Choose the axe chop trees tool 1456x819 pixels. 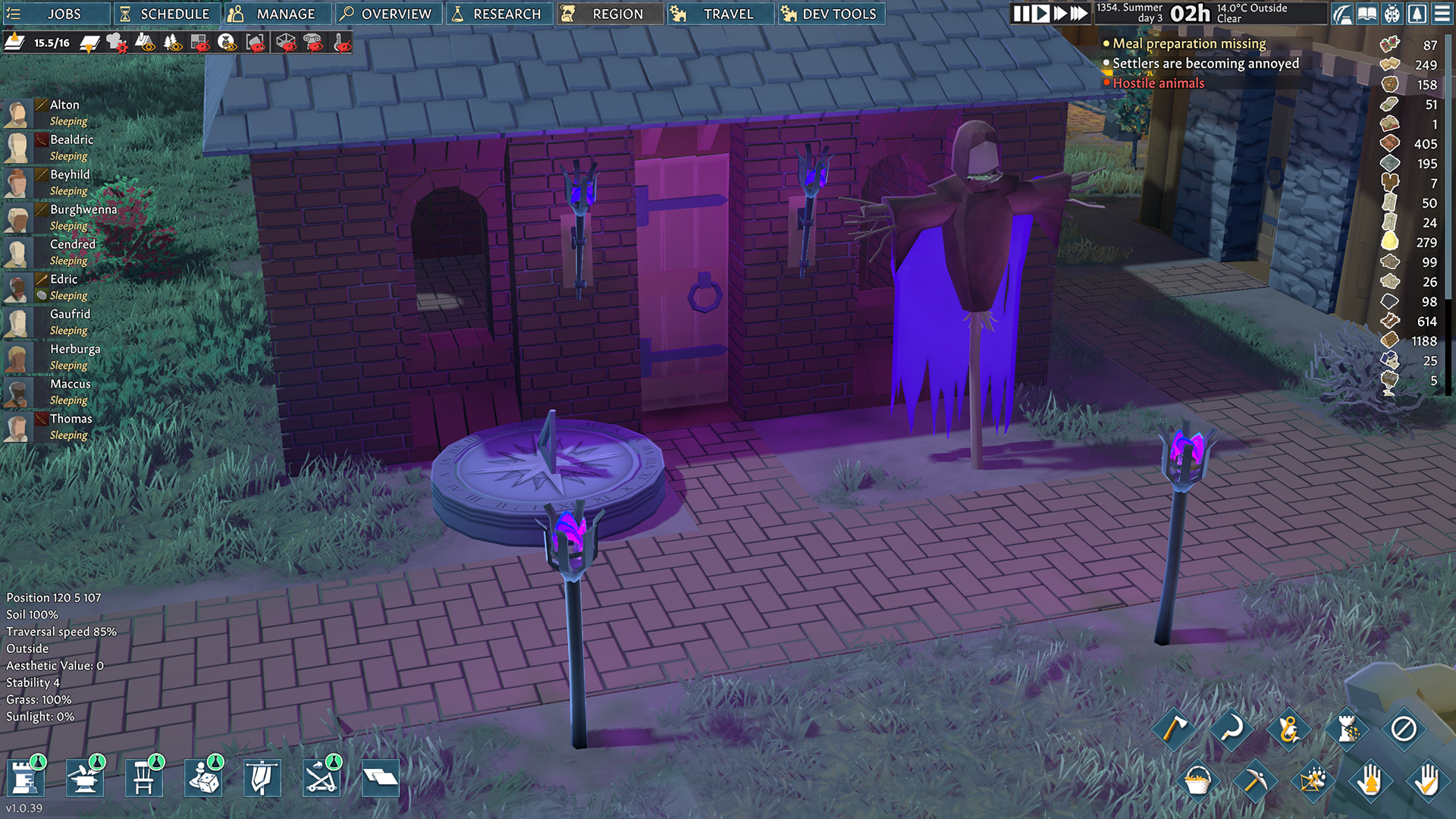pyautogui.click(x=1174, y=729)
